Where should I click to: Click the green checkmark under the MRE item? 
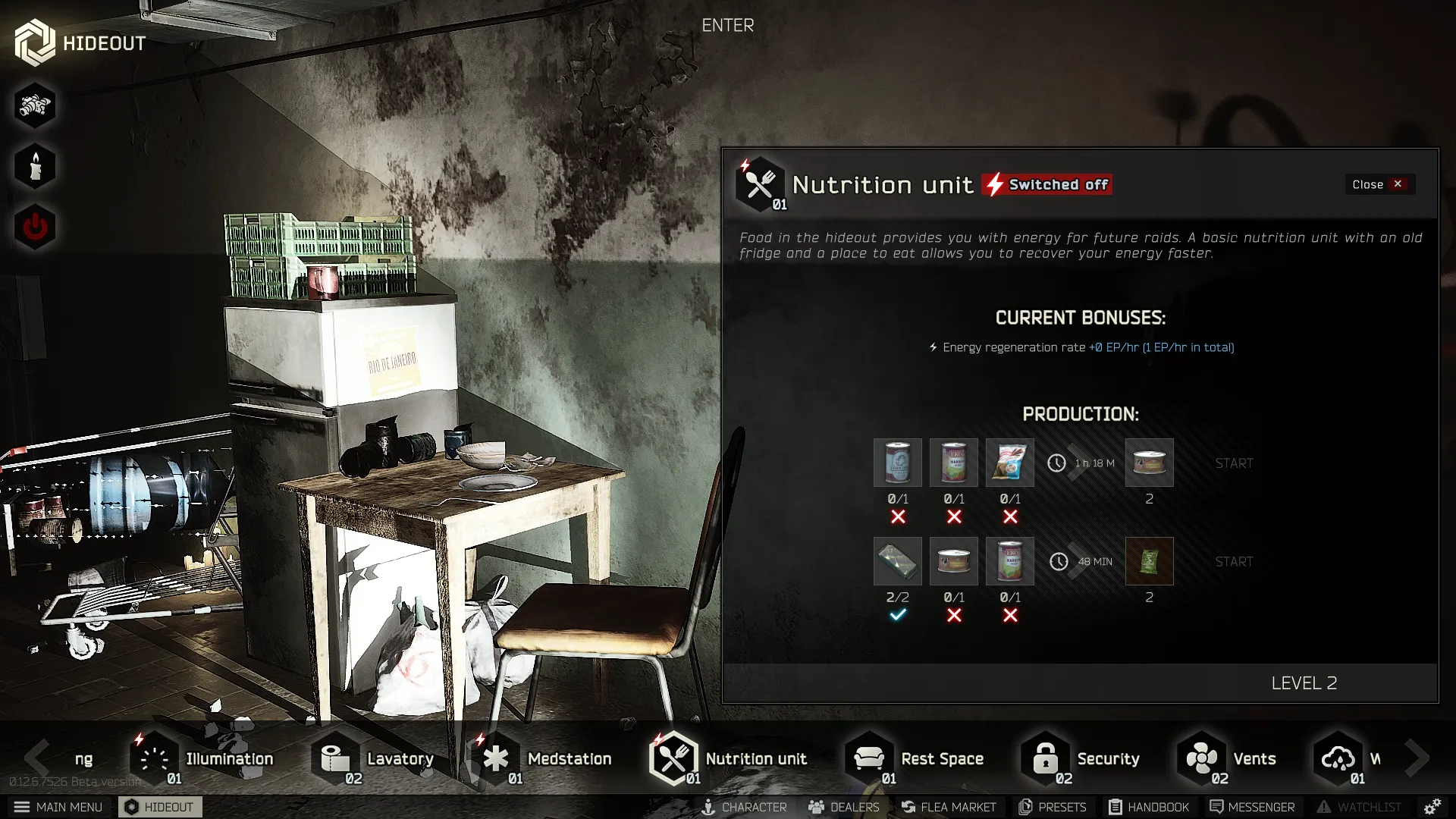(898, 615)
